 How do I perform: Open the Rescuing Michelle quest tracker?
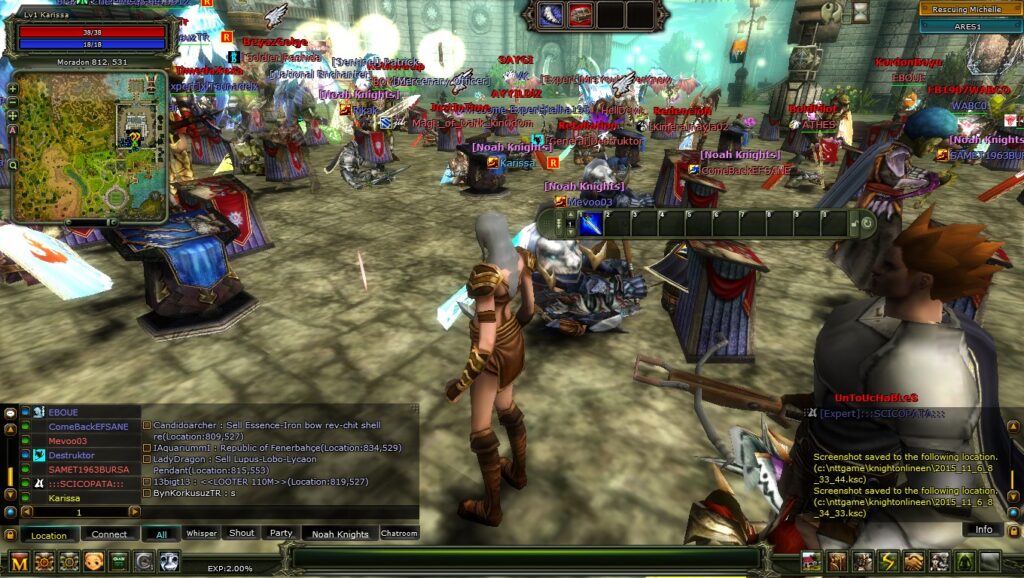point(968,9)
